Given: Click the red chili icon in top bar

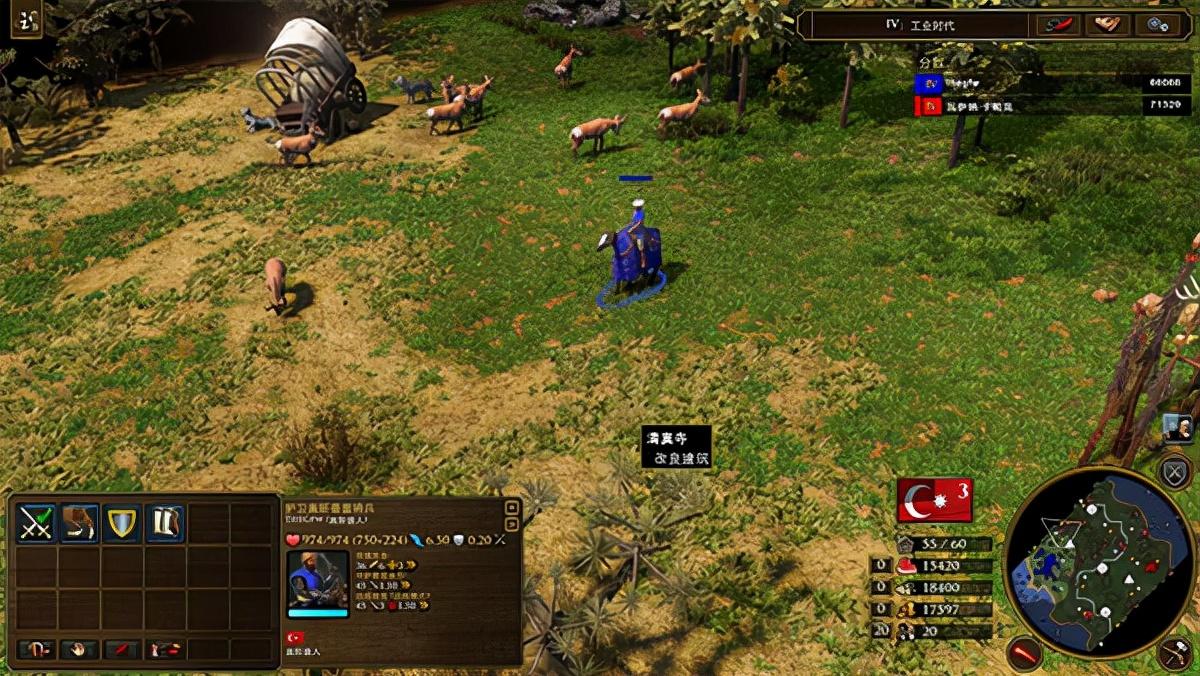Looking at the screenshot, I should click(x=1056, y=25).
